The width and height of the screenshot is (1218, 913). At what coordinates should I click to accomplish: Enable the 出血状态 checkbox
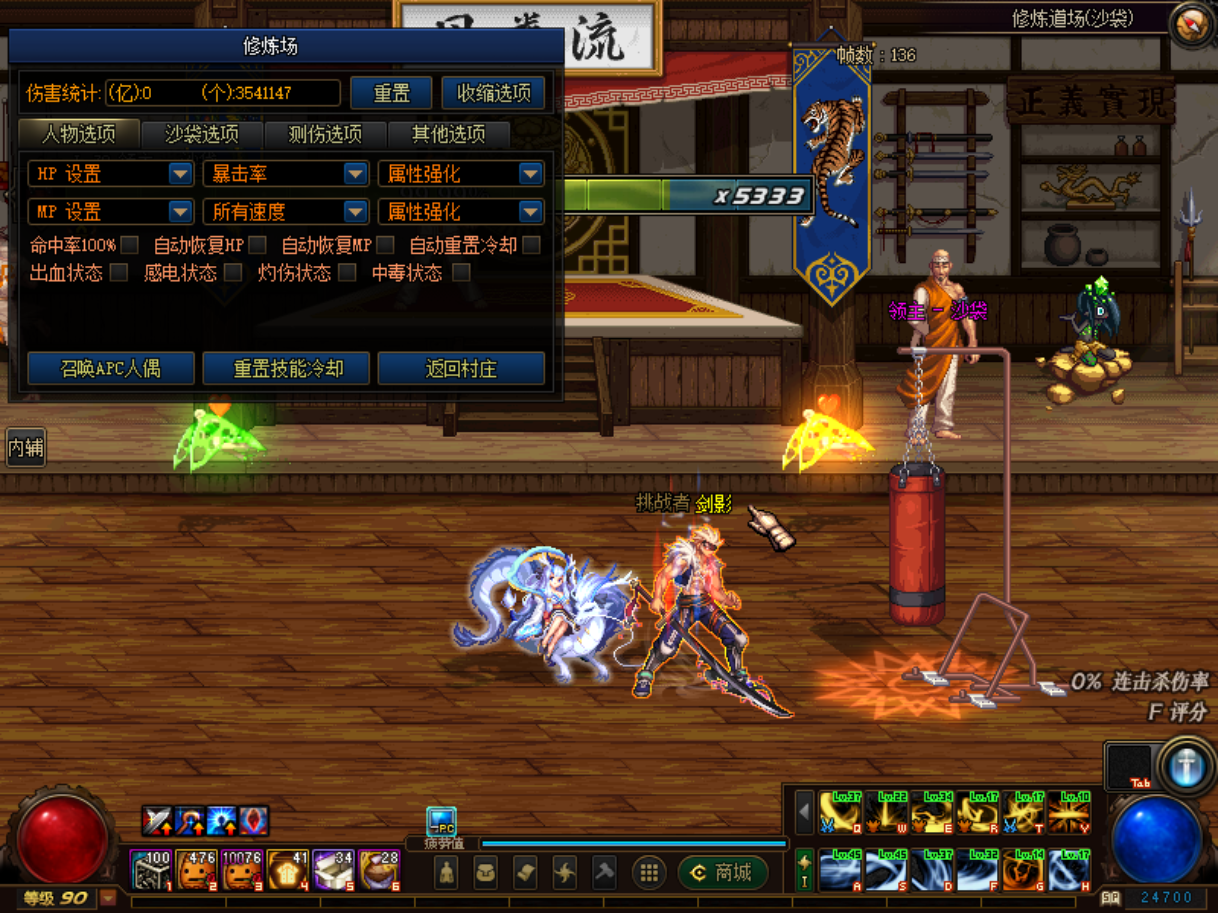tap(119, 272)
